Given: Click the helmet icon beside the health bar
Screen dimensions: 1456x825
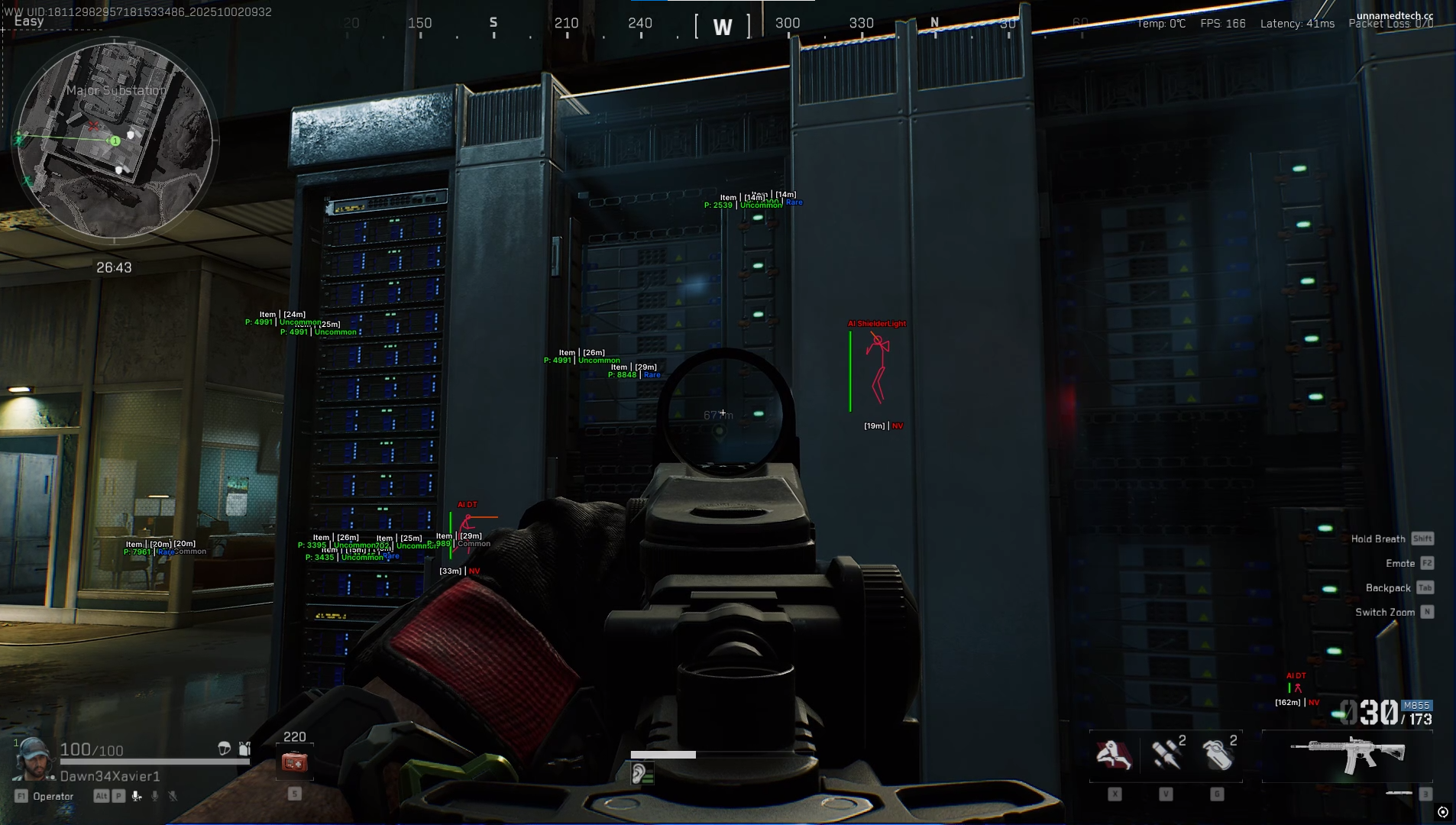Looking at the screenshot, I should [x=225, y=749].
